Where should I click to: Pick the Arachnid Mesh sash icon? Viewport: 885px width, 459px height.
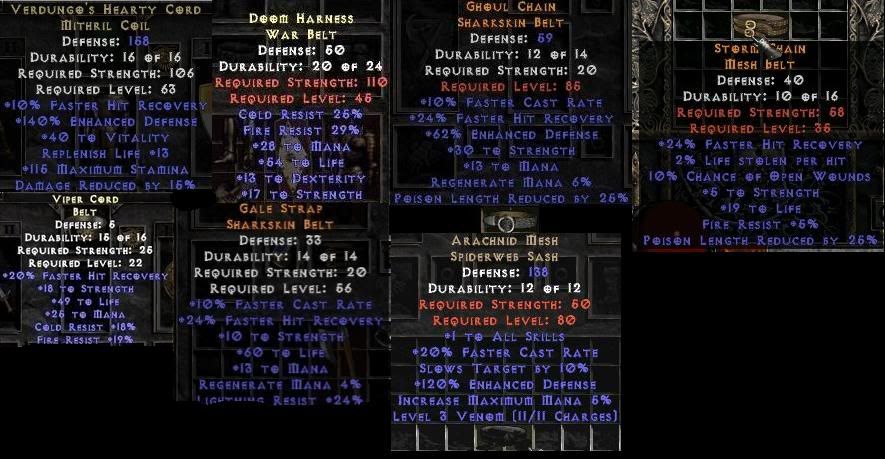504,222
